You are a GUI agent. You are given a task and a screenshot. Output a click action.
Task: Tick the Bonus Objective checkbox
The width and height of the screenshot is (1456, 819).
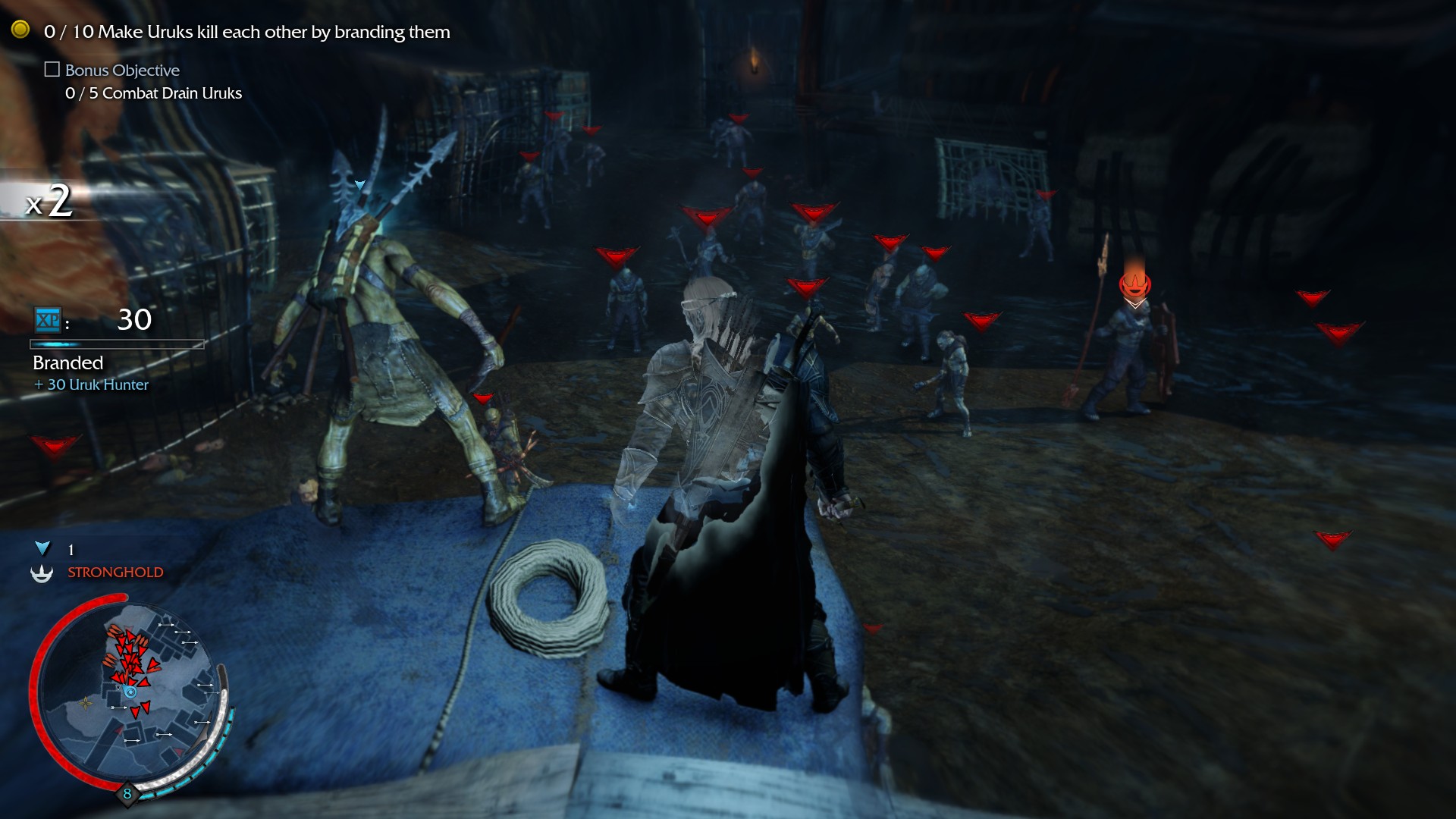click(52, 70)
